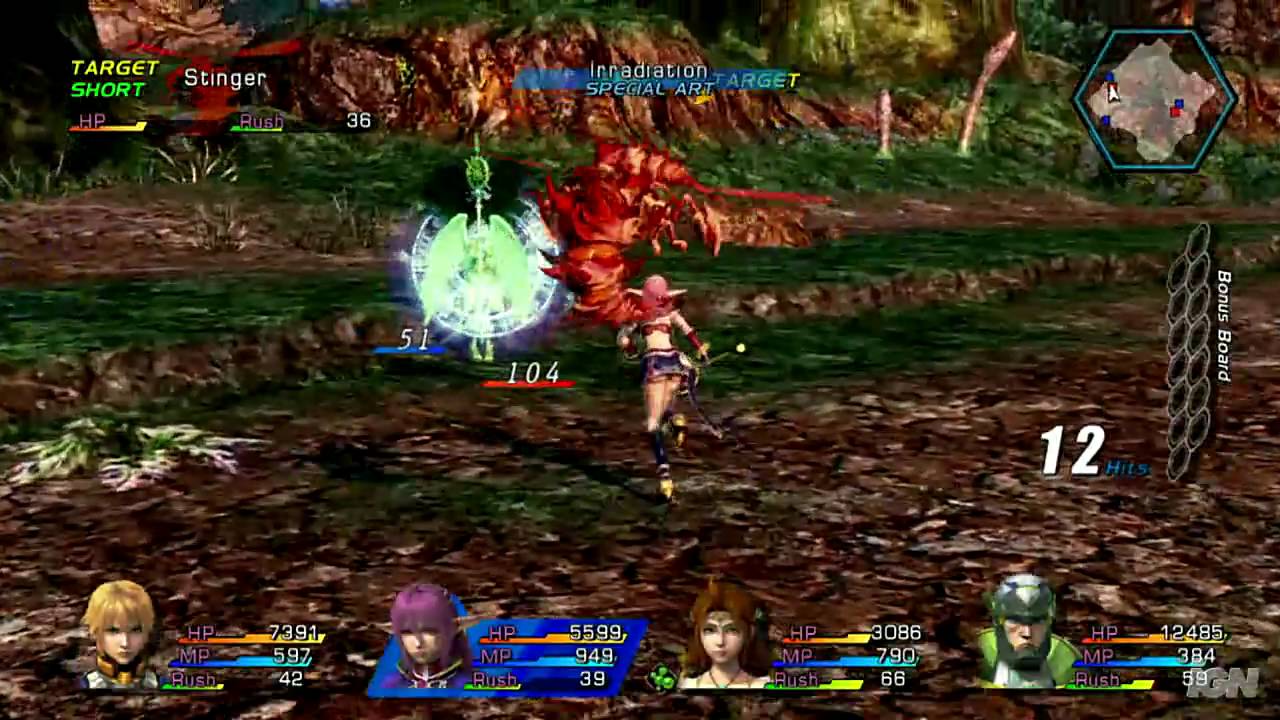Select the brown-haired woman's party portrait

pos(724,634)
